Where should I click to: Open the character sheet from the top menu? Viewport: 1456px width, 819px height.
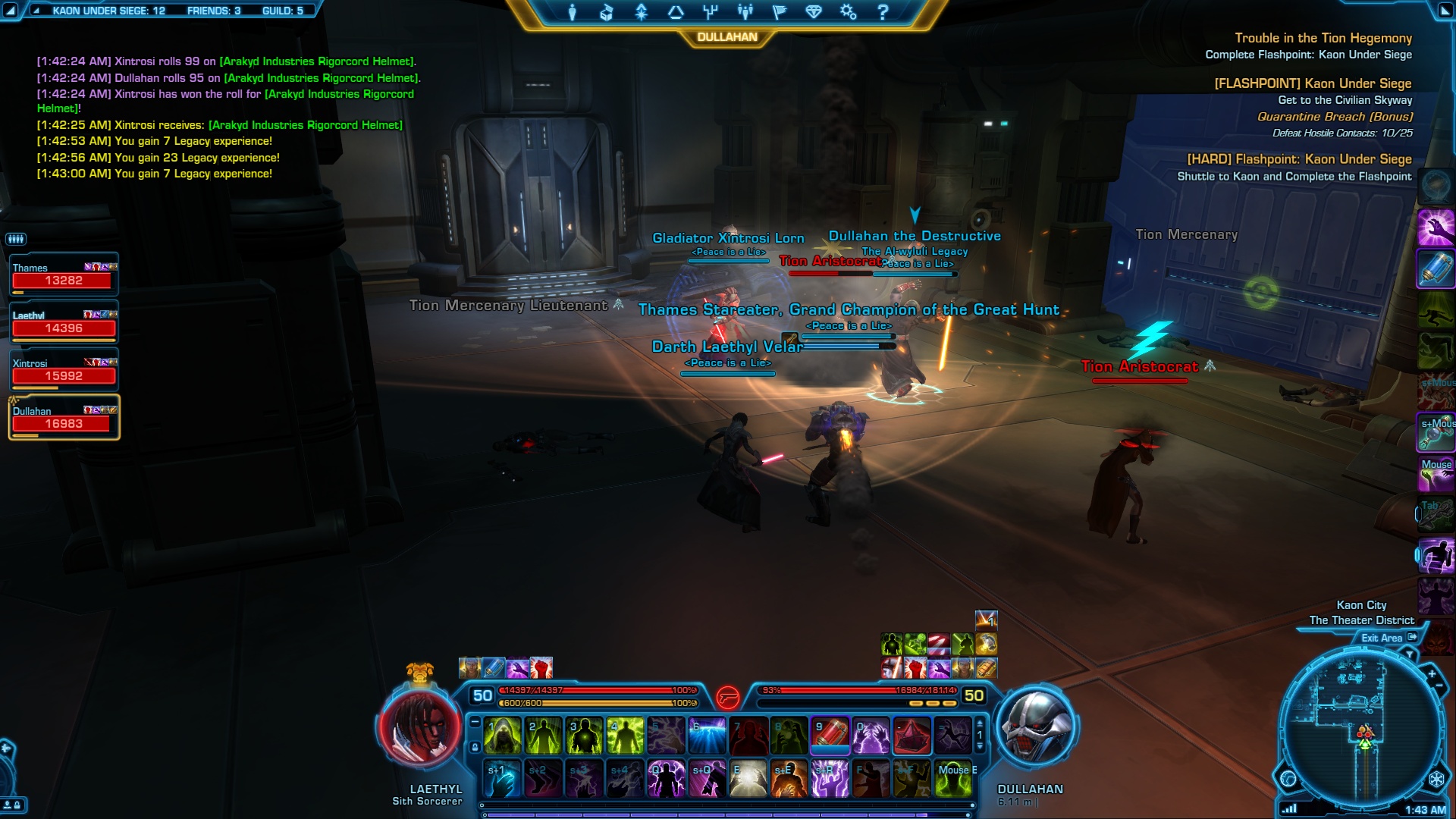click(573, 12)
